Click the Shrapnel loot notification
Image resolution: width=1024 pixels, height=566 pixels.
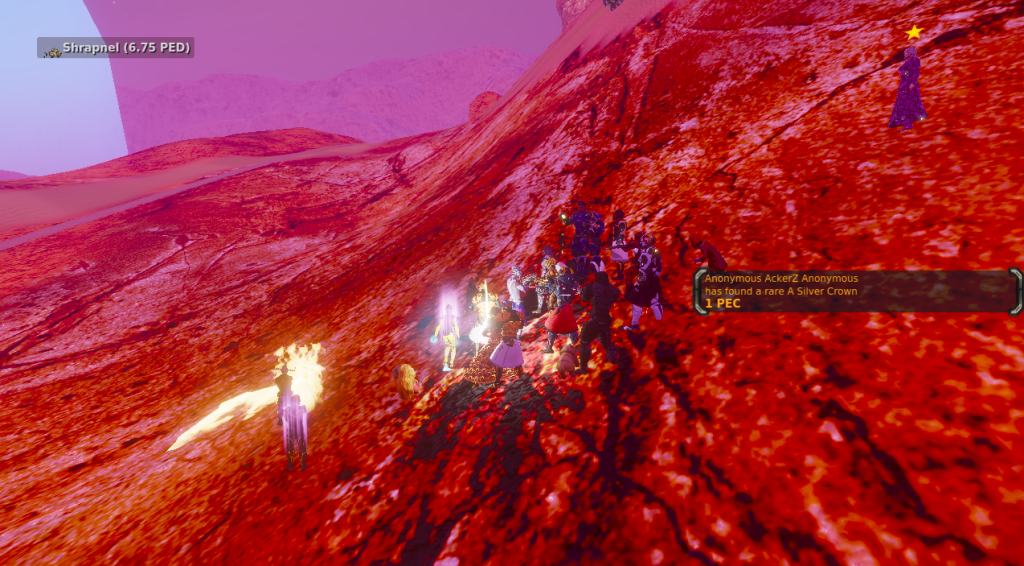click(116, 48)
